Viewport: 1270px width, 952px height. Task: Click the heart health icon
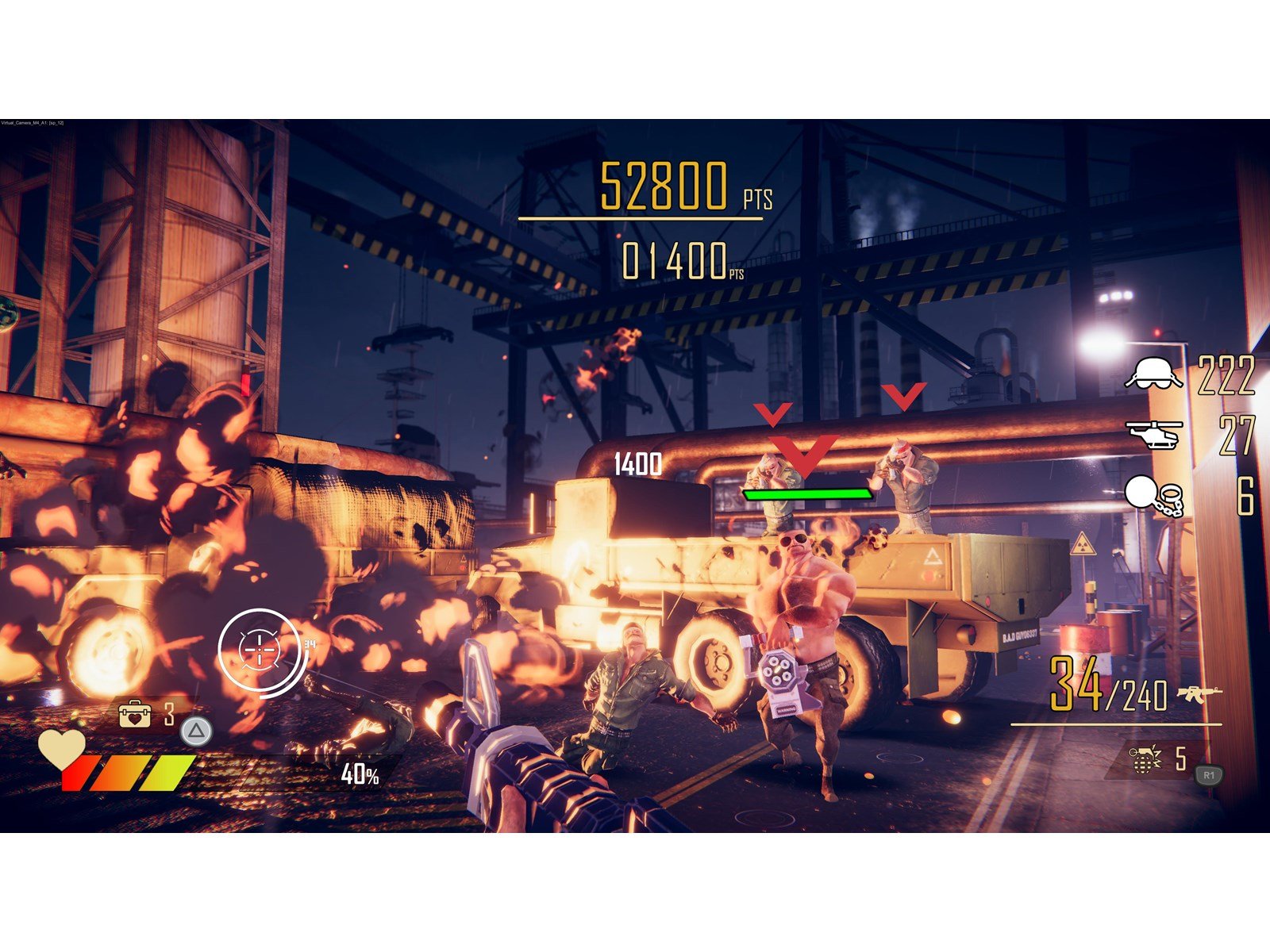pos(63,748)
